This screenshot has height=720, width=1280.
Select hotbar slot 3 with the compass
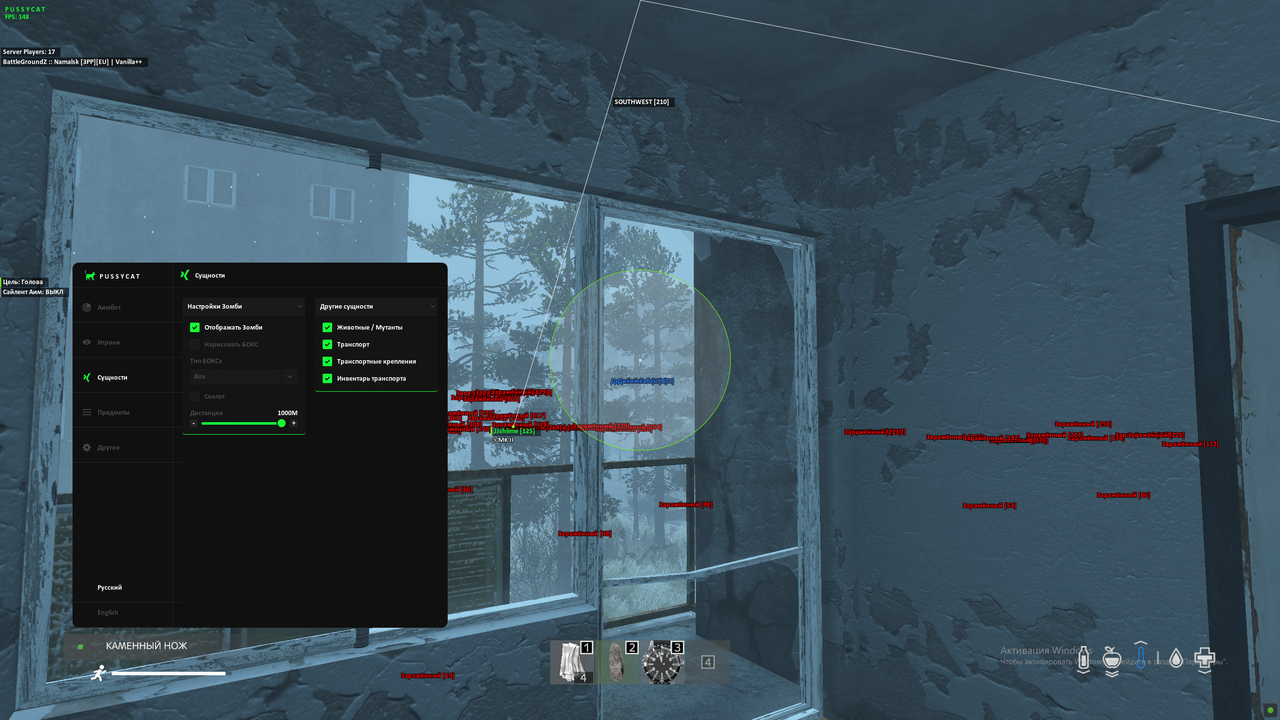click(x=663, y=662)
